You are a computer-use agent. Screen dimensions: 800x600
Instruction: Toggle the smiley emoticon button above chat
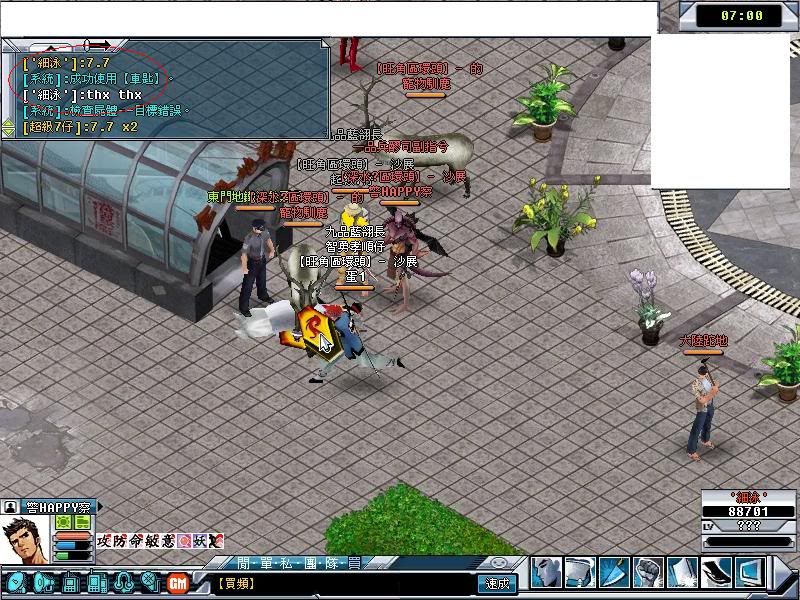coord(499,563)
